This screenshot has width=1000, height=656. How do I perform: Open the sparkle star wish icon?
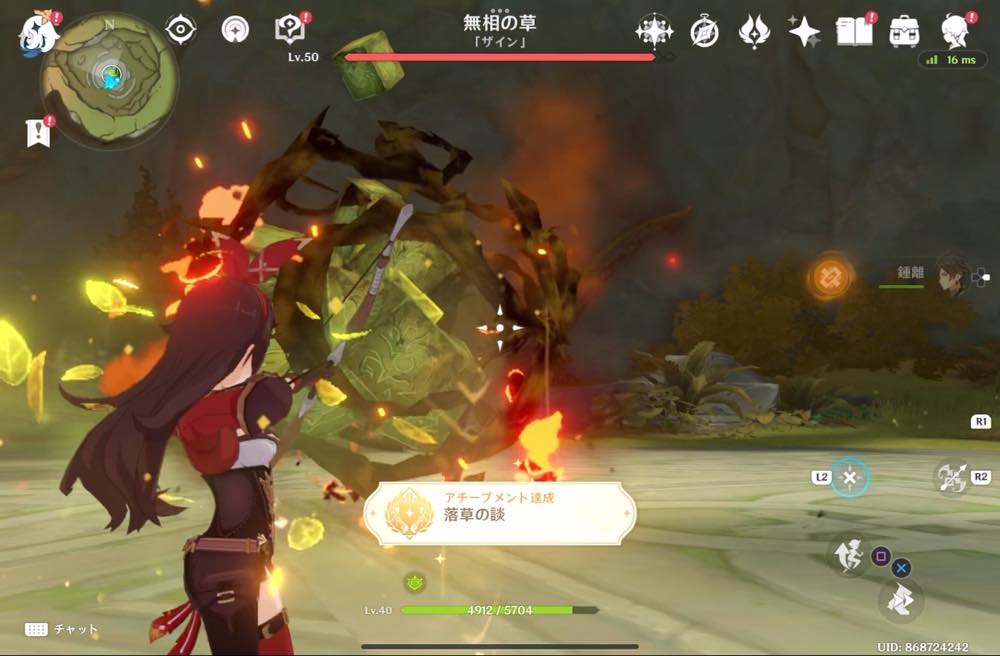coord(804,32)
